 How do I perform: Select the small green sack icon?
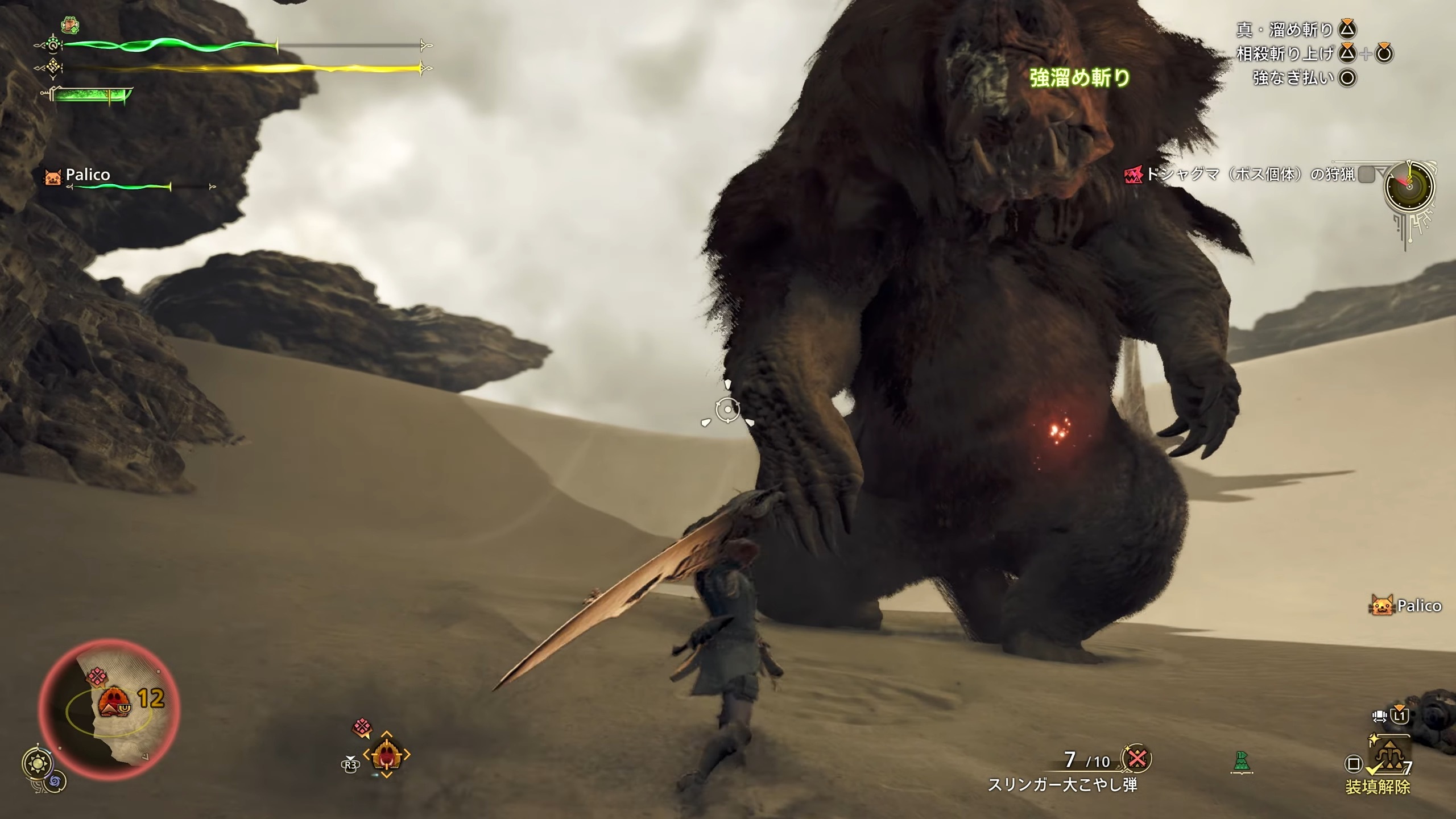(1240, 762)
